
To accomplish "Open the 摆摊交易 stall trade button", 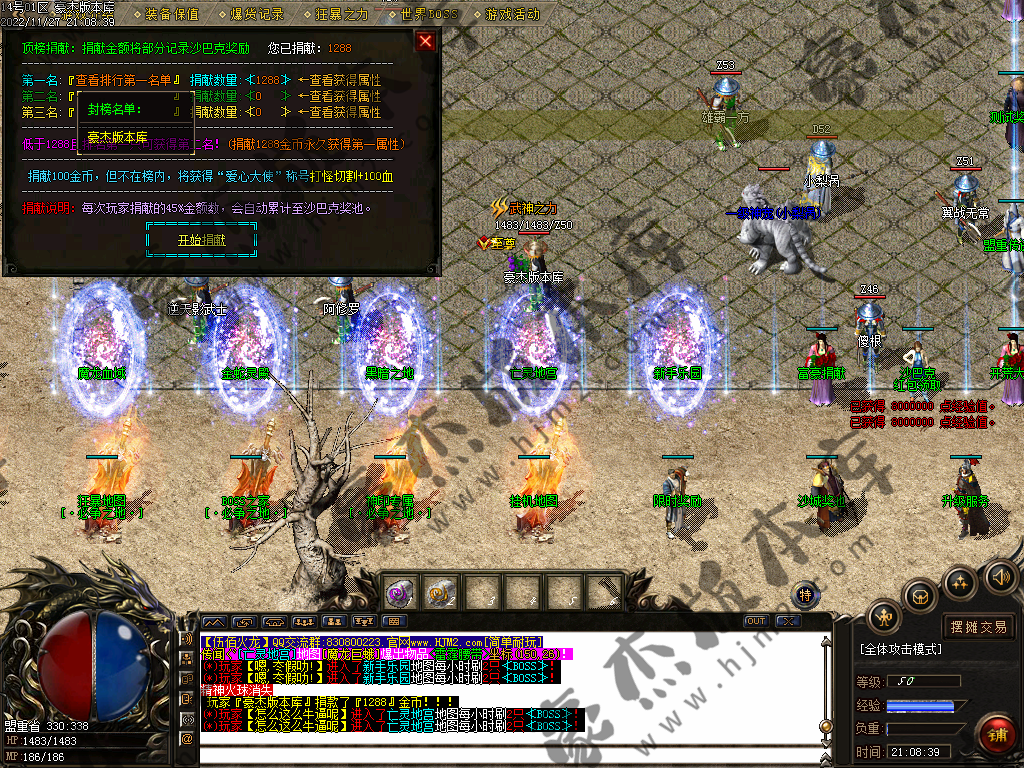I will [x=978, y=627].
